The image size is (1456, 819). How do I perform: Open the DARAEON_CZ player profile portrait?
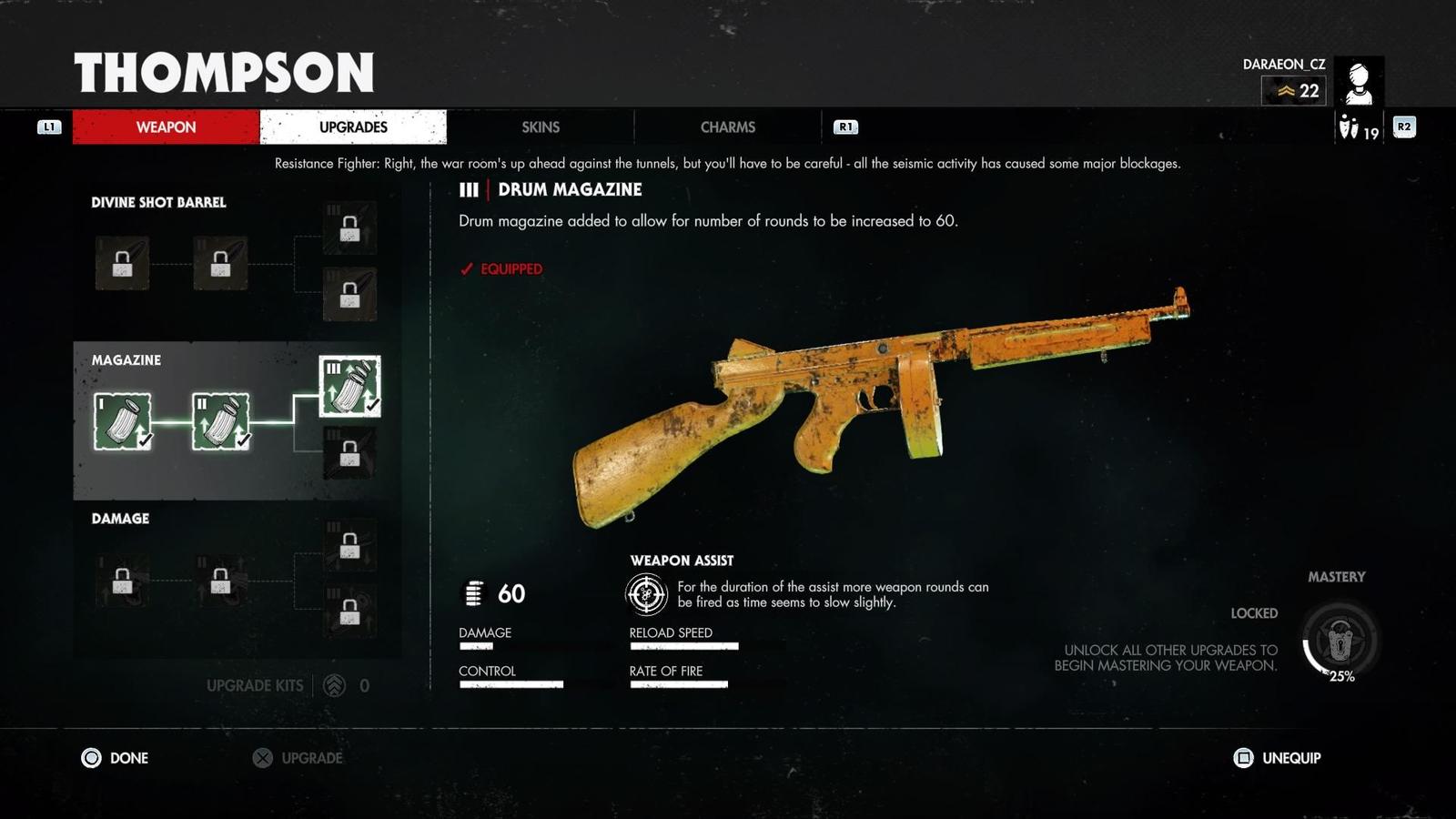click(x=1360, y=82)
